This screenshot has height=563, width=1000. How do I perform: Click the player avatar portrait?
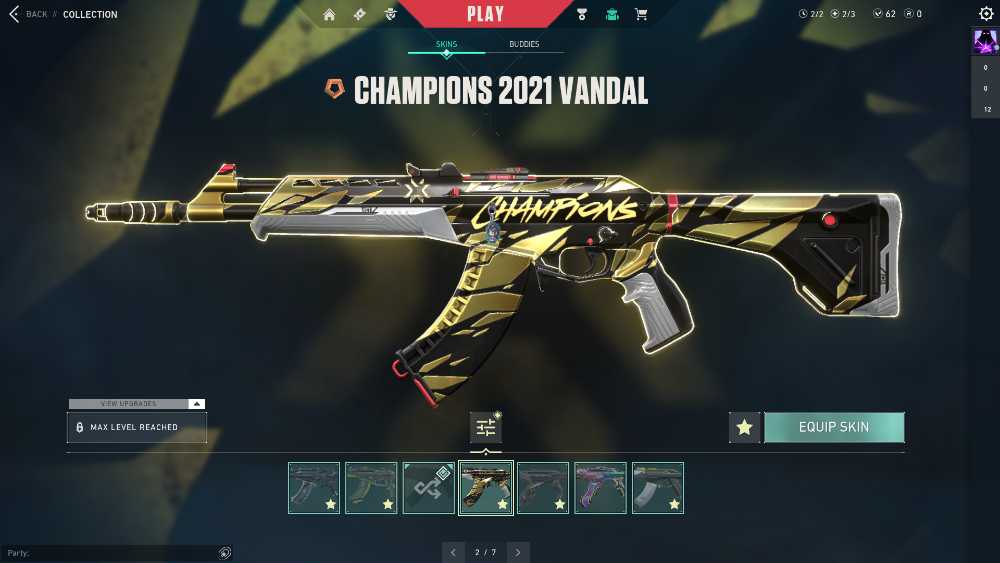tap(985, 41)
